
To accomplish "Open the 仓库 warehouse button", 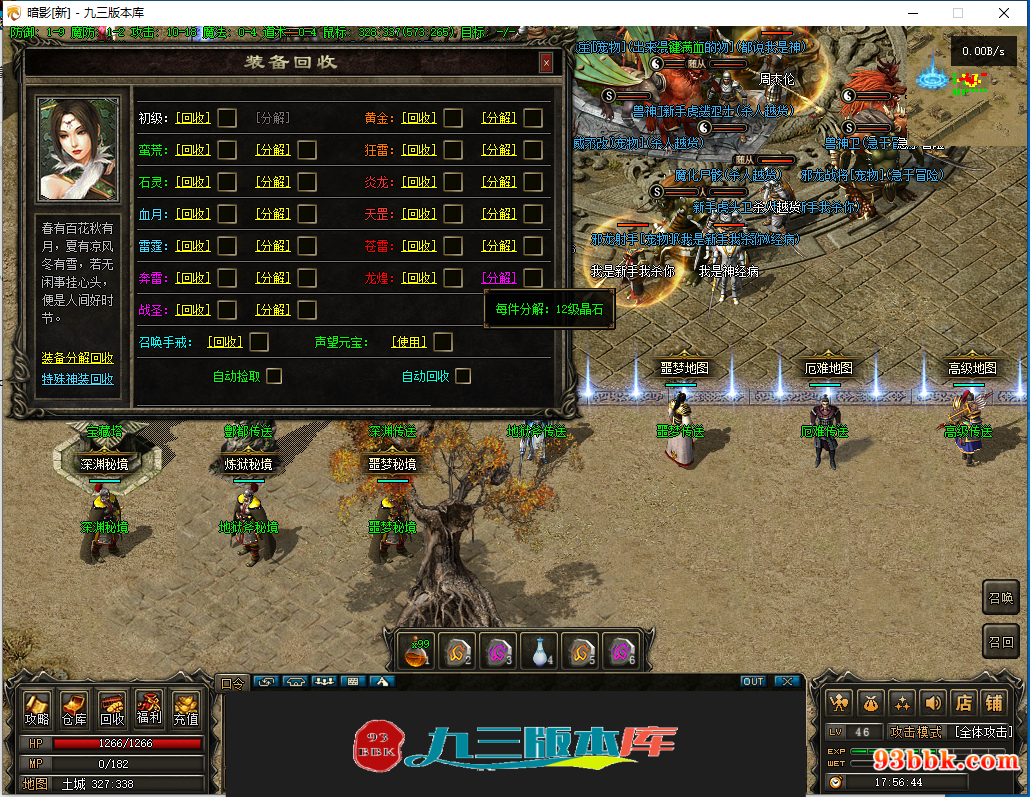I will (x=74, y=708).
